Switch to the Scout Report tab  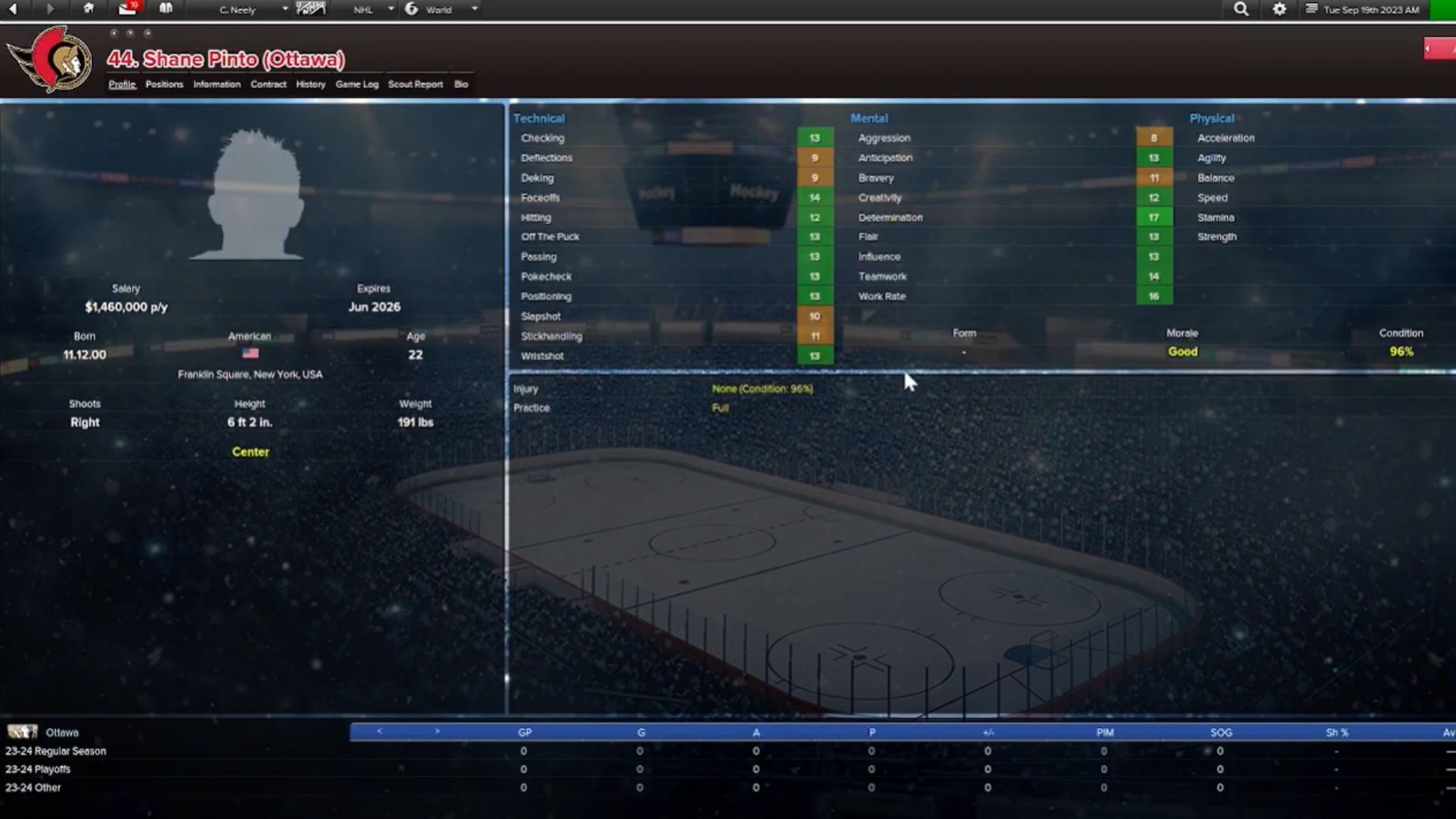click(x=416, y=84)
